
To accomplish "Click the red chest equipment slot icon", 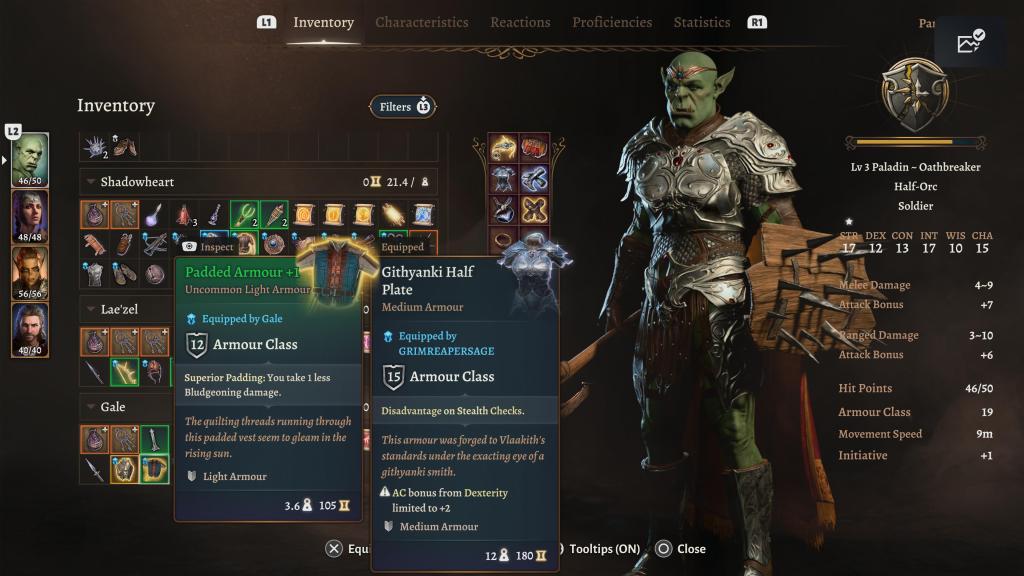I will [535, 148].
